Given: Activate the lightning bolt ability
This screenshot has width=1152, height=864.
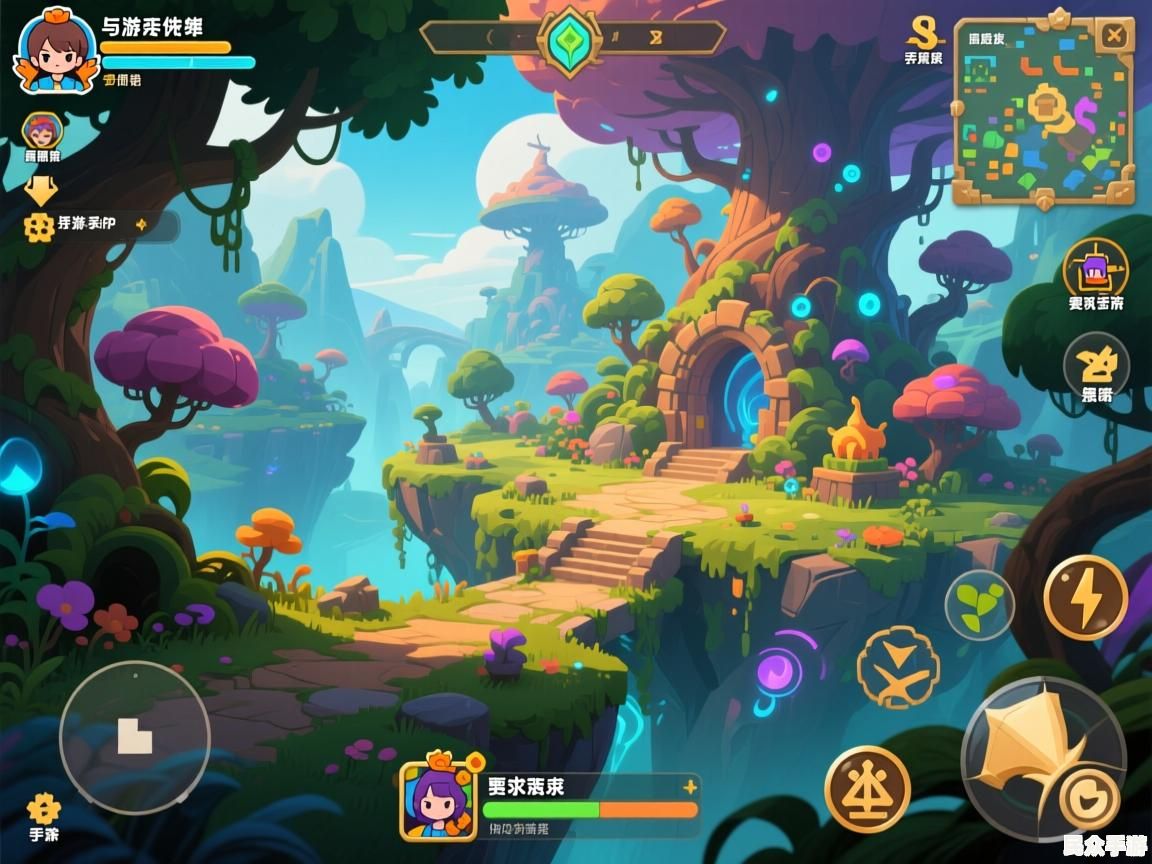Looking at the screenshot, I should pyautogui.click(x=1085, y=598).
